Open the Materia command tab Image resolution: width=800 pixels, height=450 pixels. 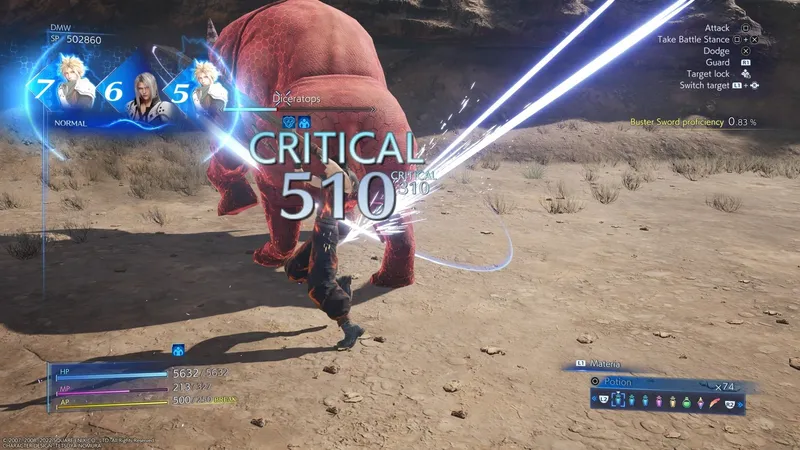[602, 365]
